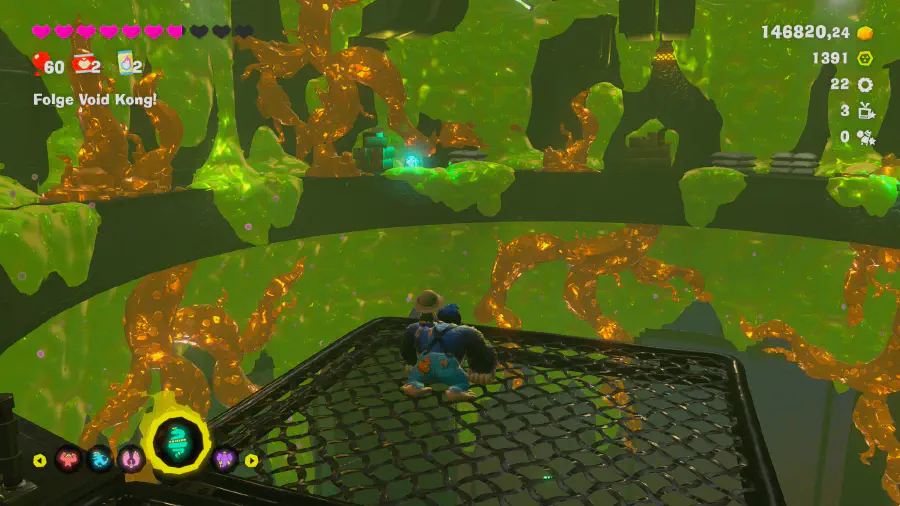Switch to the purple Elephant Bananza icon

(224, 460)
